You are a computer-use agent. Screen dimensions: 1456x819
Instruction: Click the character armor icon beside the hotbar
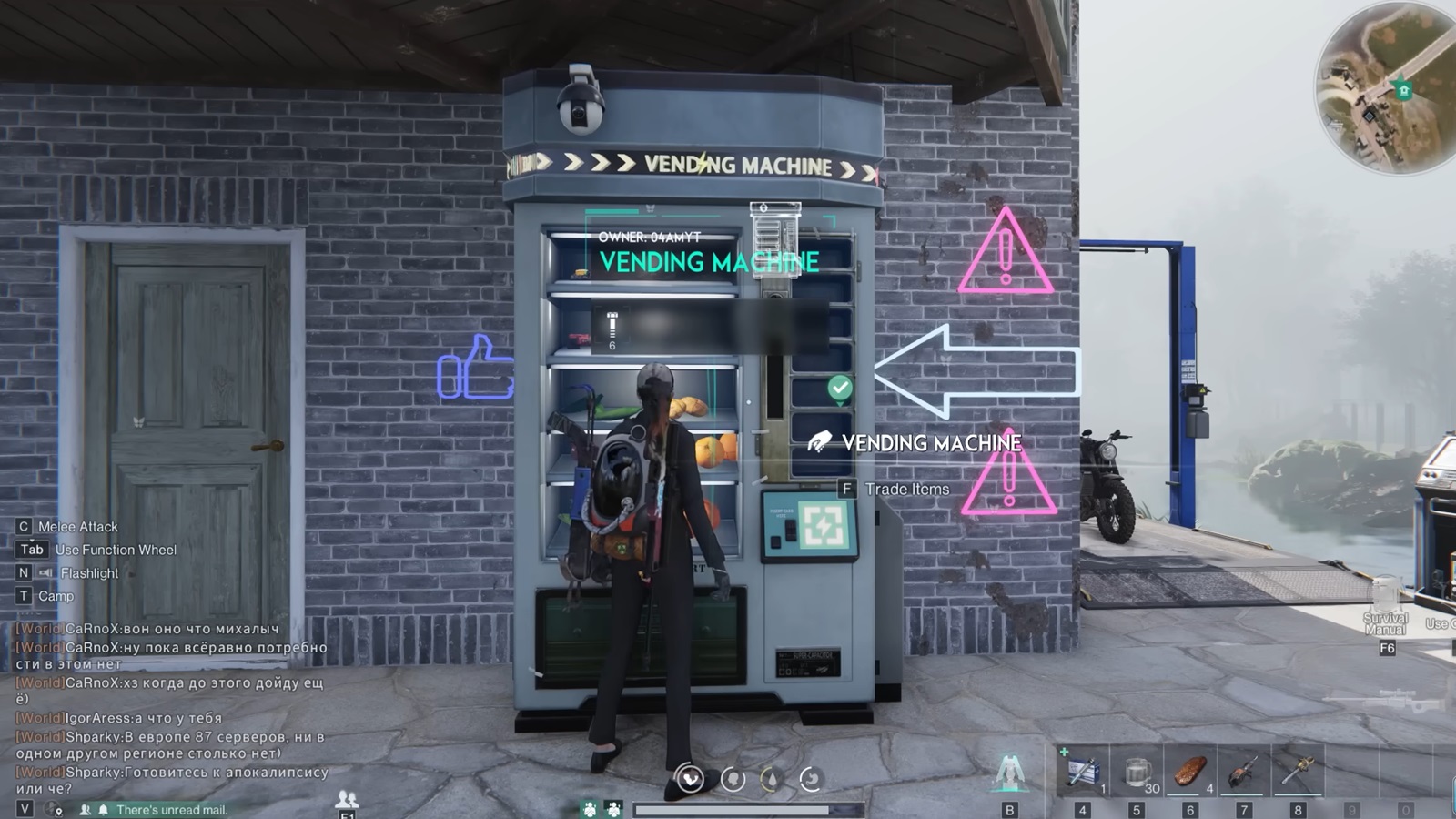coord(1009,771)
